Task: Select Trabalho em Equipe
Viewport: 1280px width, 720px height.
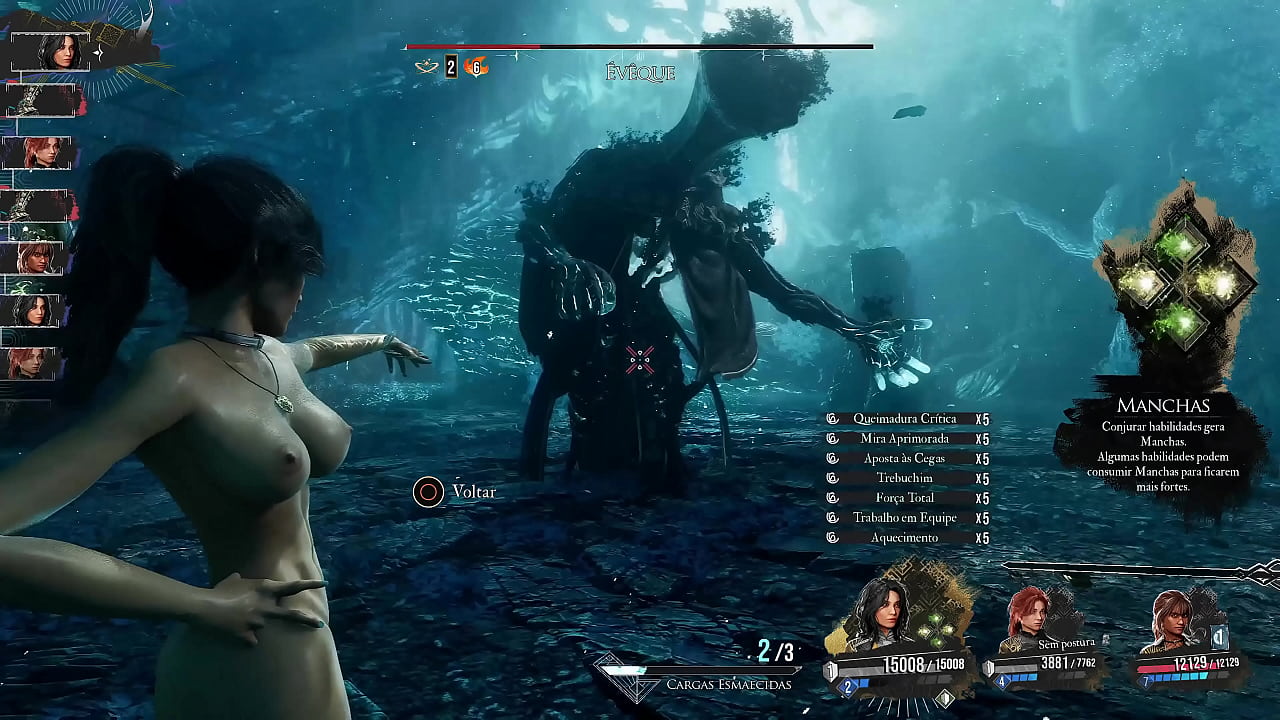Action: tap(905, 518)
